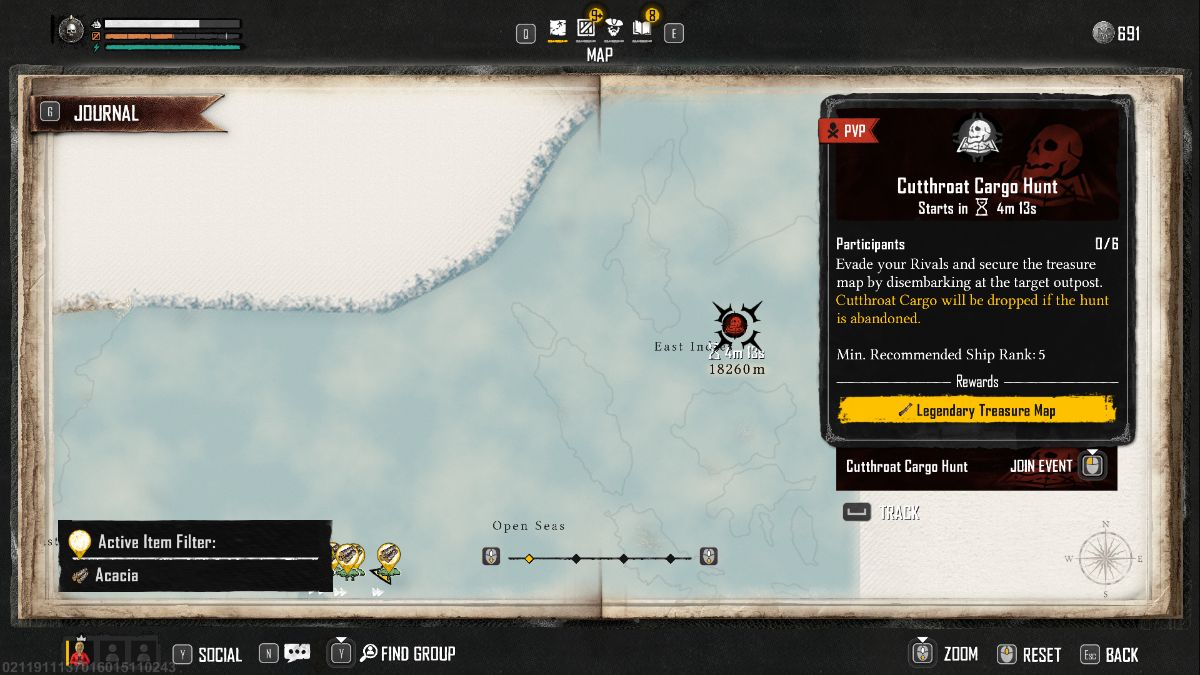Select the rightmost Acacia resource map pin
Viewport: 1200px width, 675px height.
(388, 560)
